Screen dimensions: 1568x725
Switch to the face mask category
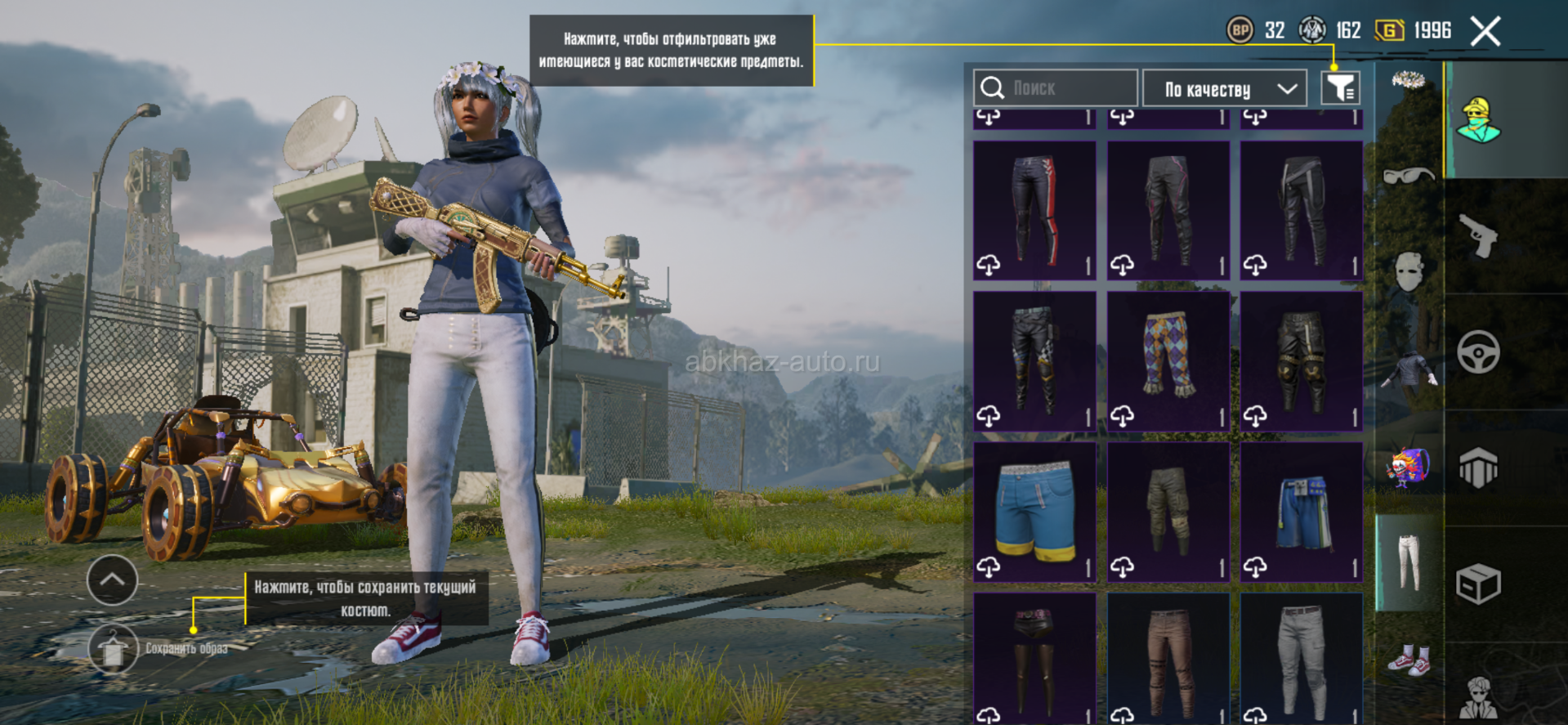1409,271
